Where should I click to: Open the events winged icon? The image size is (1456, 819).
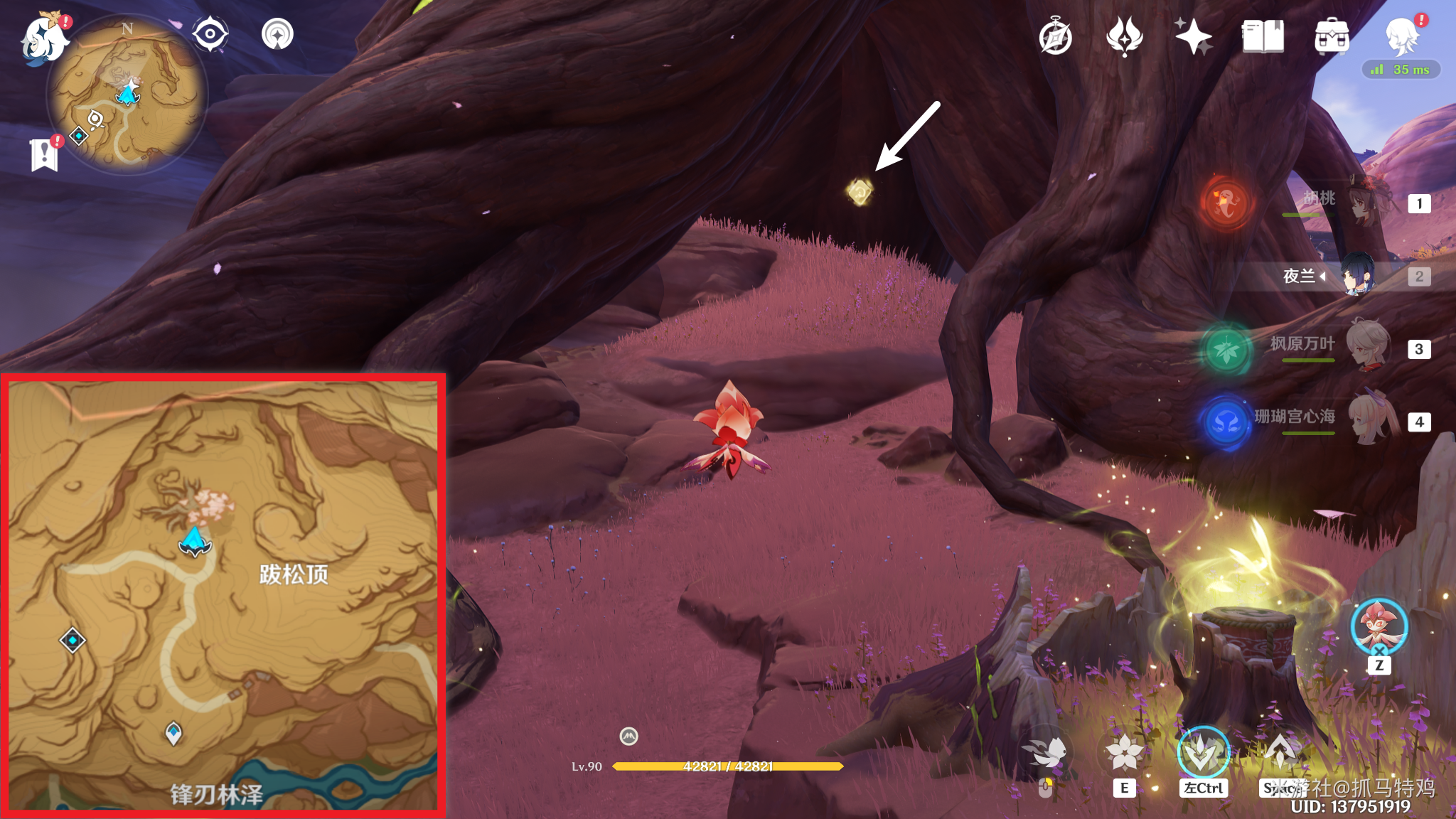1124,37
